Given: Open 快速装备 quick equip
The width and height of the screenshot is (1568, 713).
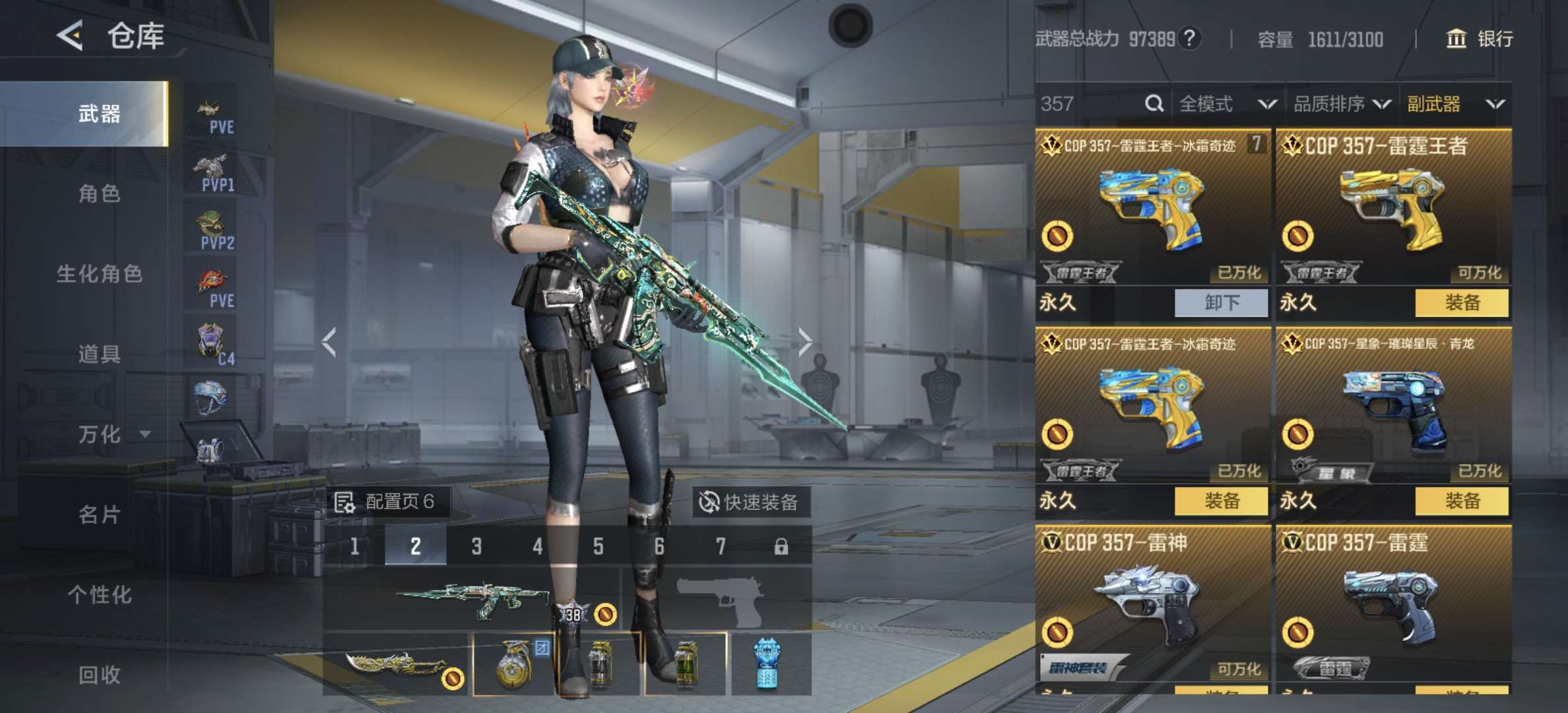Looking at the screenshot, I should (750, 502).
